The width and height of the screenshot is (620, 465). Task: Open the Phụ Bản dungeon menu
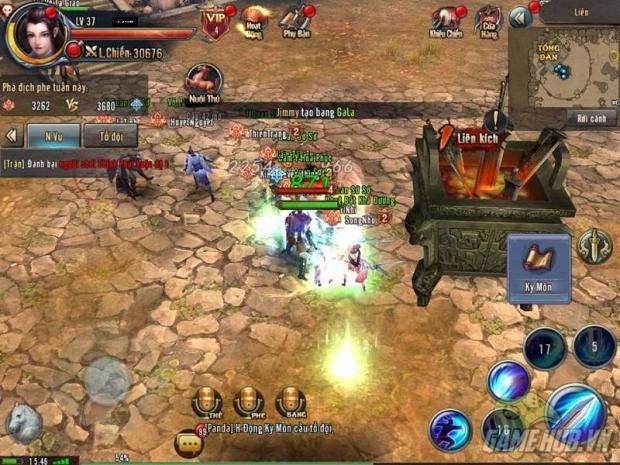[295, 22]
